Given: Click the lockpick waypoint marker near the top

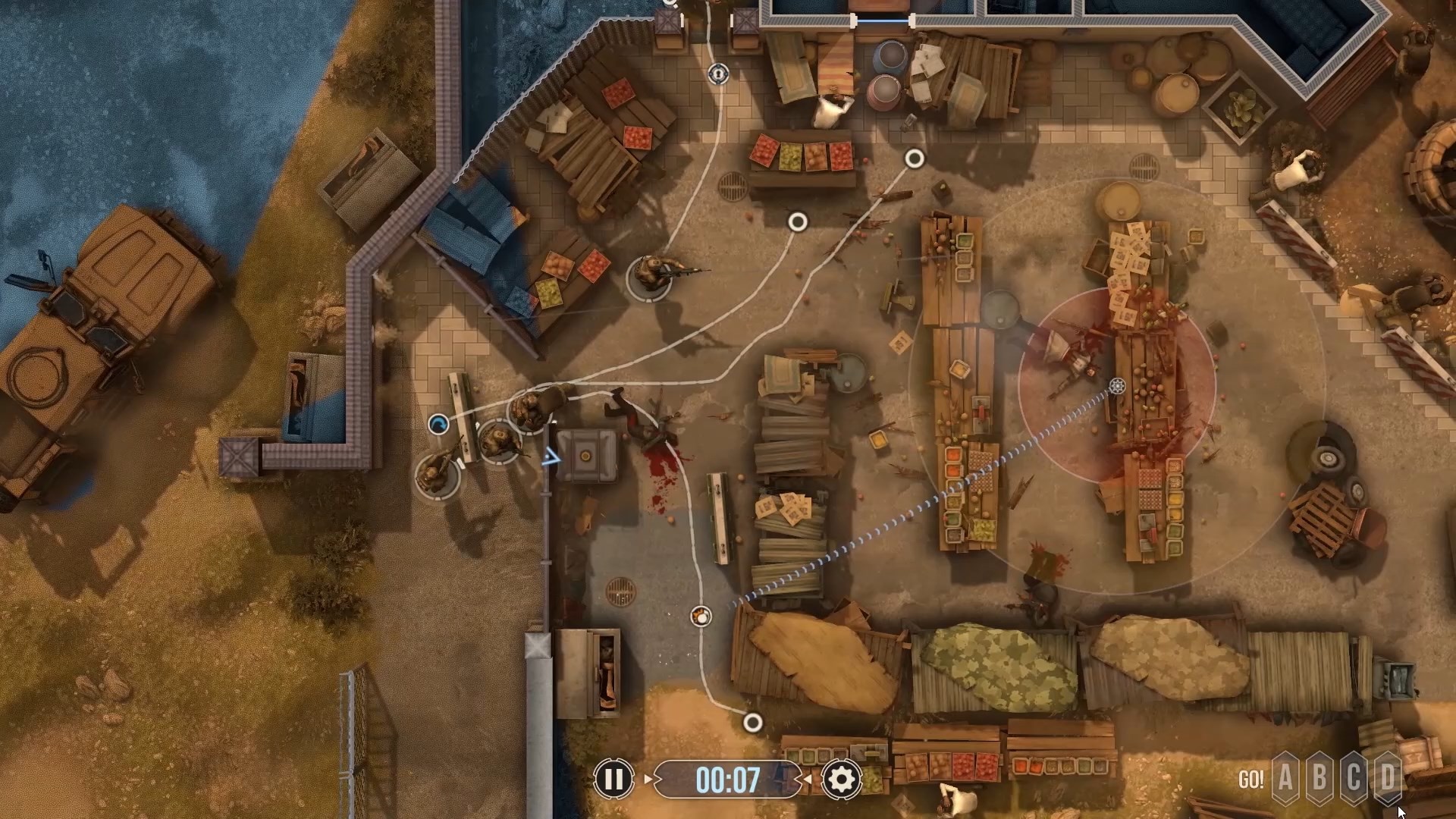Looking at the screenshot, I should point(718,74).
